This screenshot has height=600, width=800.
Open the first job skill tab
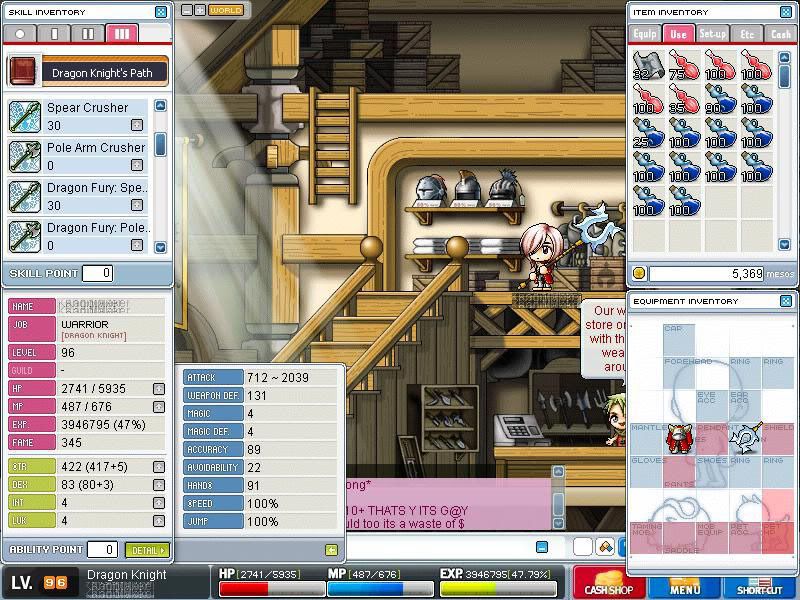[54, 33]
